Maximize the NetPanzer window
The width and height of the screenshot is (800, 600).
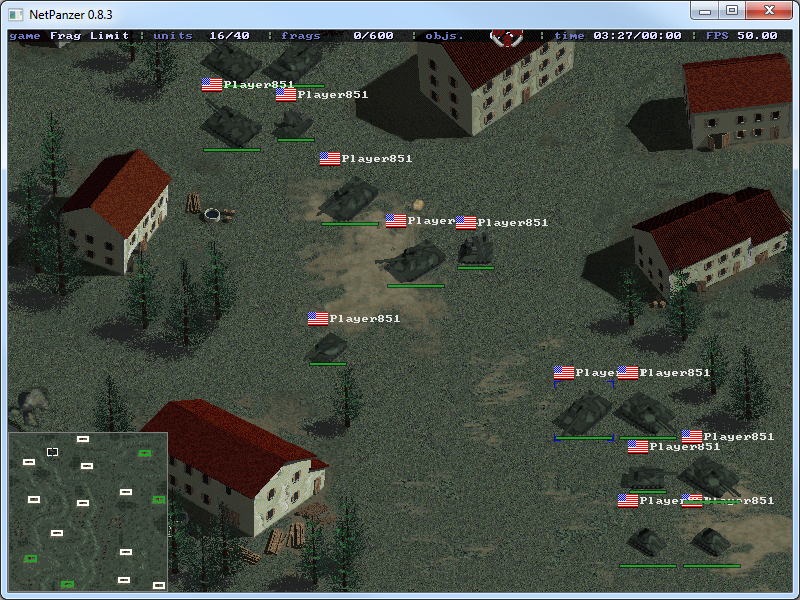tap(732, 11)
